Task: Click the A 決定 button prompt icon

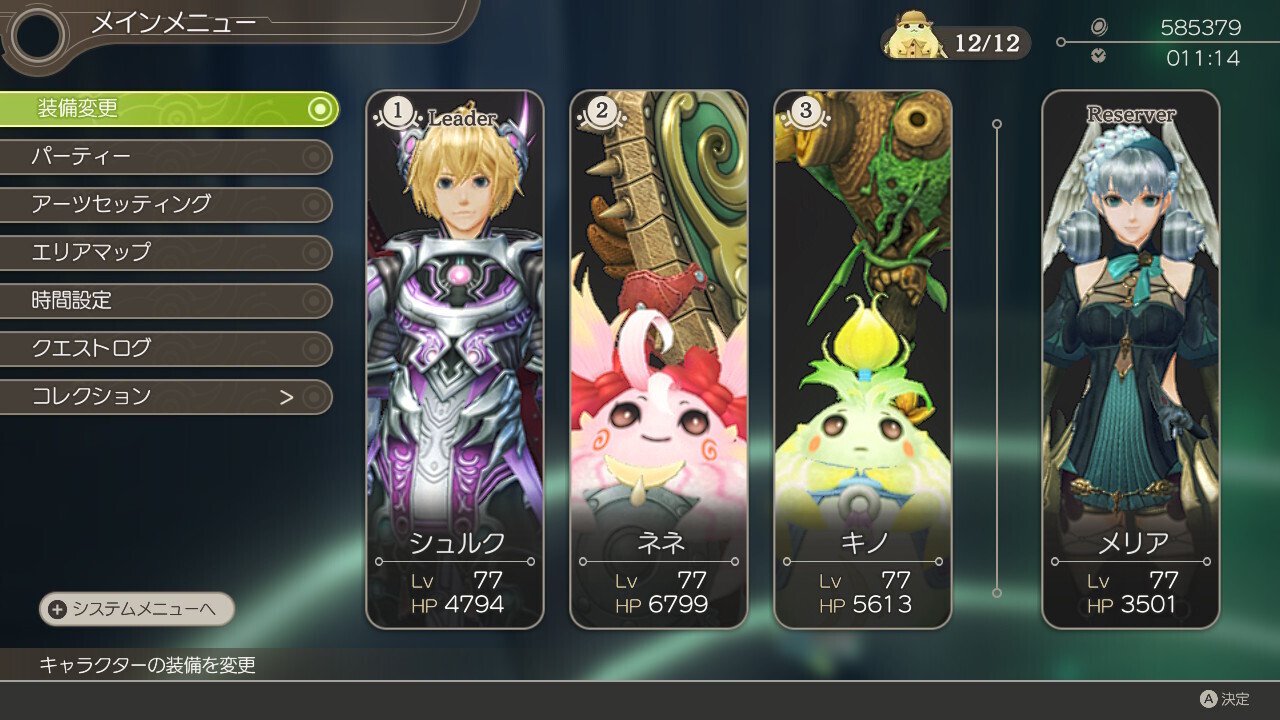Action: tap(1208, 701)
